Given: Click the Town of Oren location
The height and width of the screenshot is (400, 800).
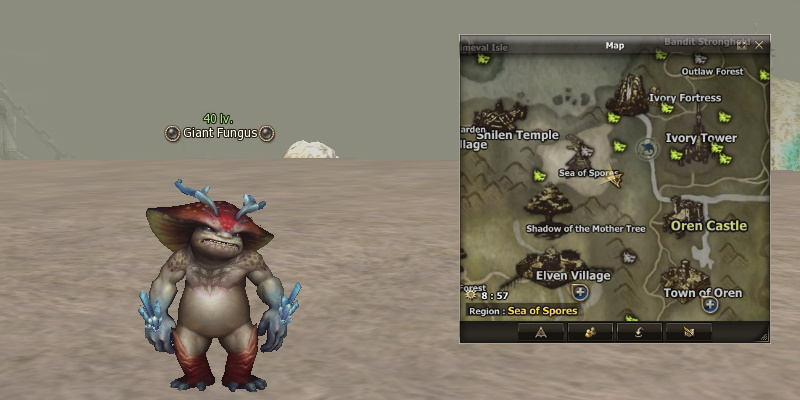Looking at the screenshot, I should tap(703, 293).
